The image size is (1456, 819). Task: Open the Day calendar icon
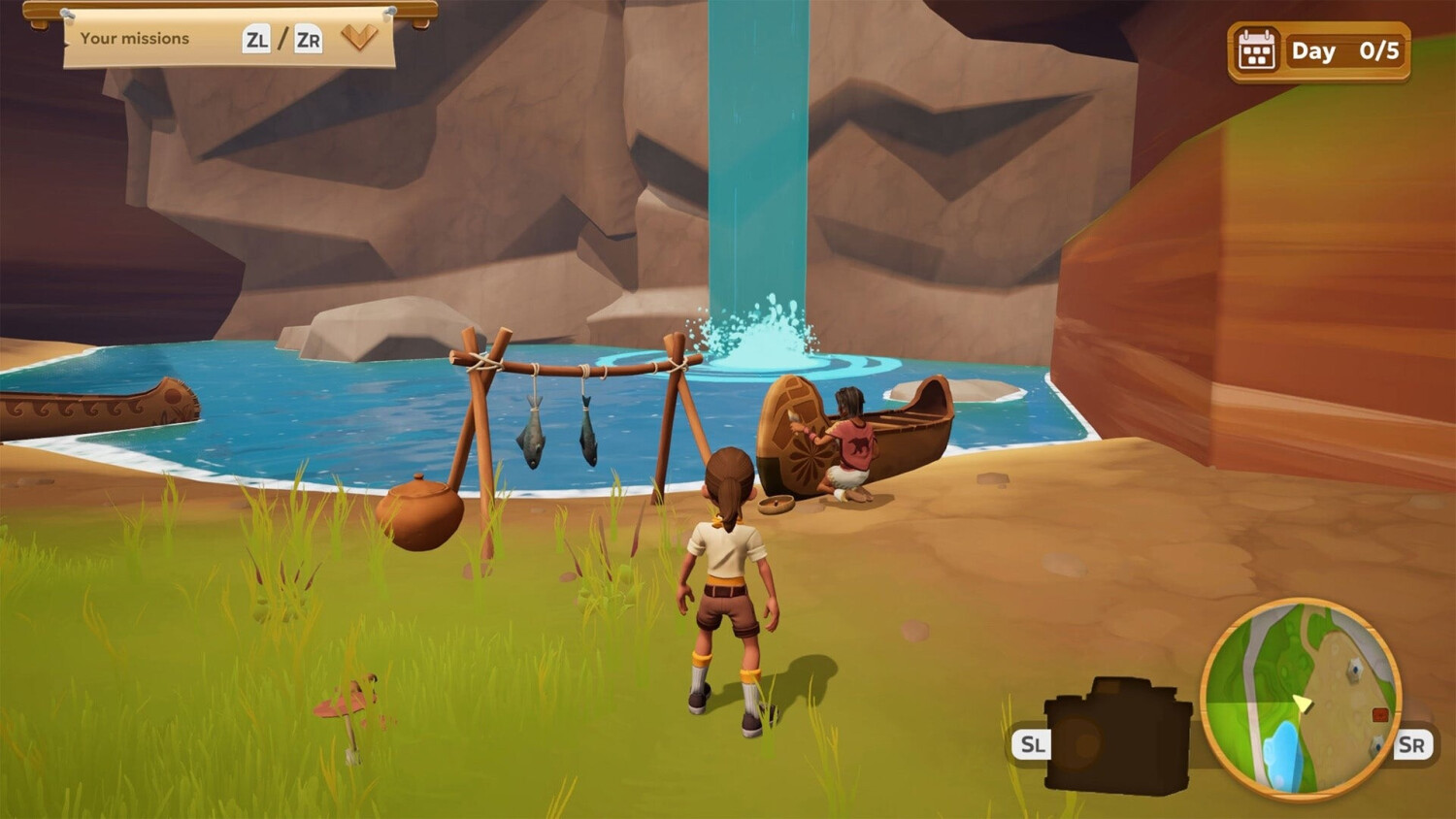click(x=1256, y=51)
